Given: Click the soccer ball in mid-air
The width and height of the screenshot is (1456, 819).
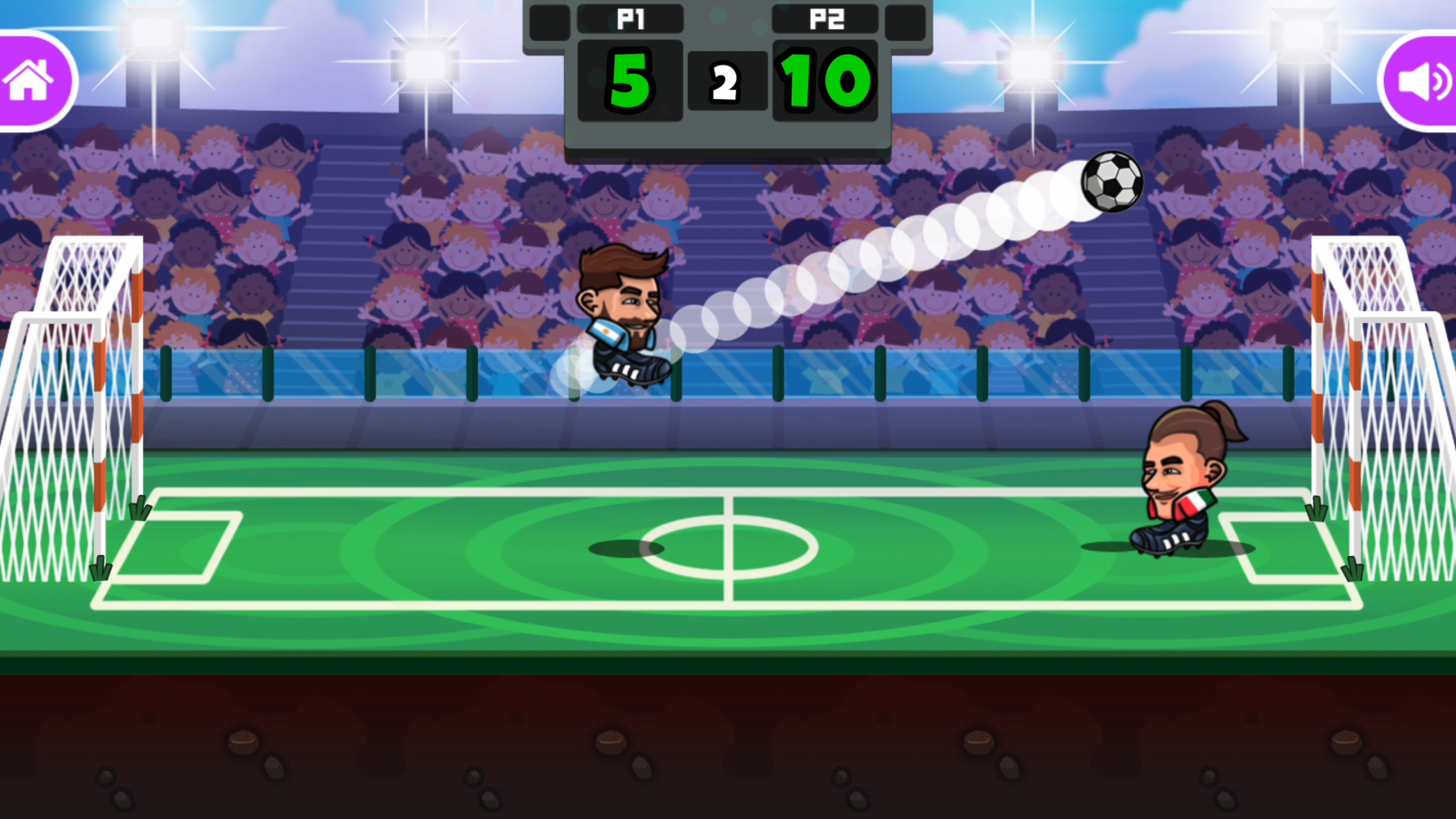Looking at the screenshot, I should tap(1111, 181).
